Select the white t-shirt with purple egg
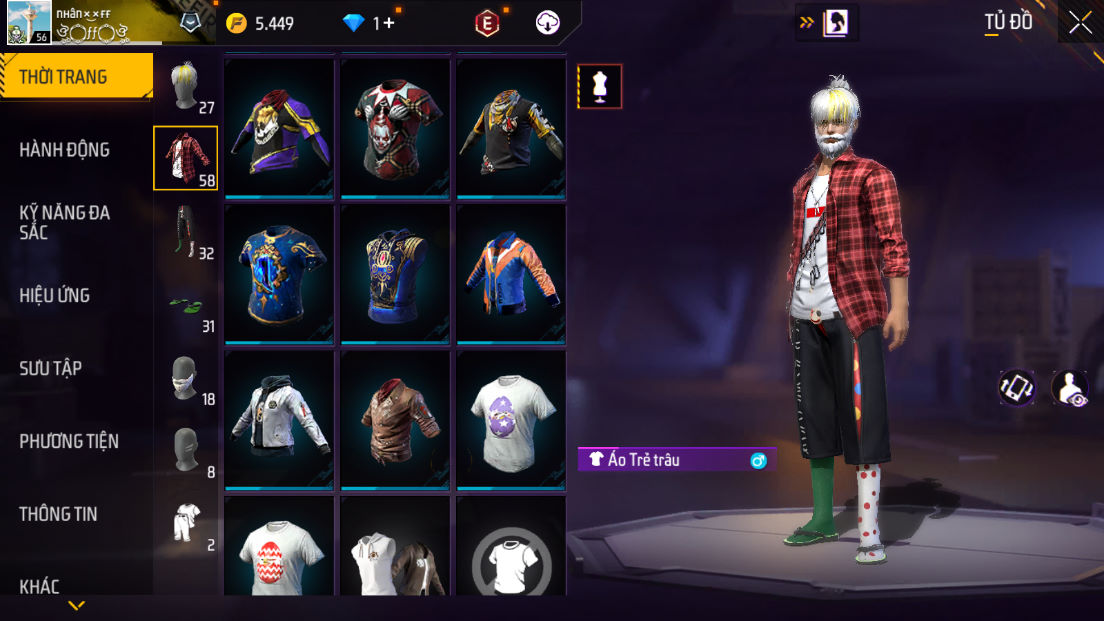Image resolution: width=1104 pixels, height=621 pixels. pos(511,417)
